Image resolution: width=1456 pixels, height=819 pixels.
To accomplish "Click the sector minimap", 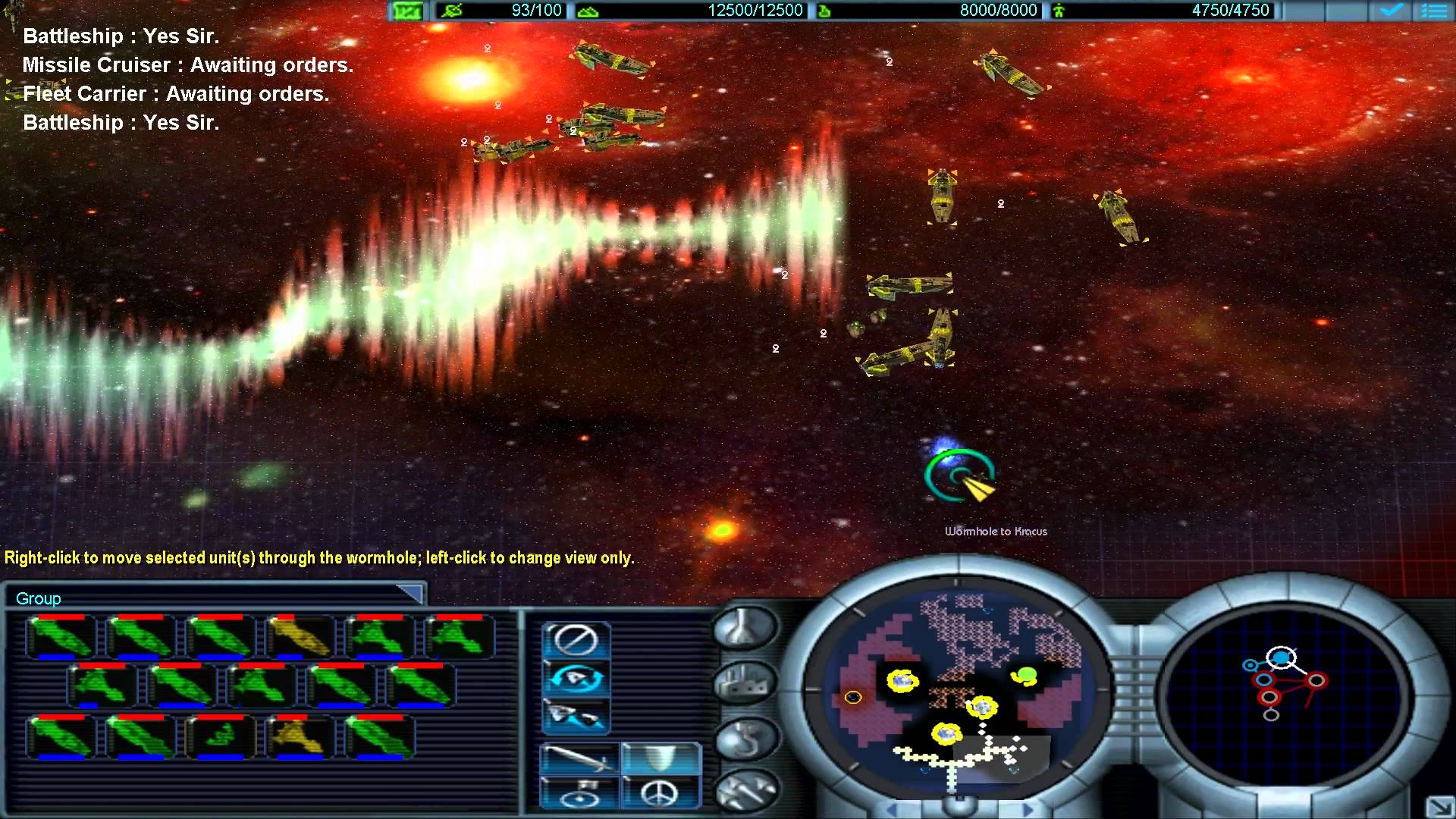I will click(x=957, y=692).
